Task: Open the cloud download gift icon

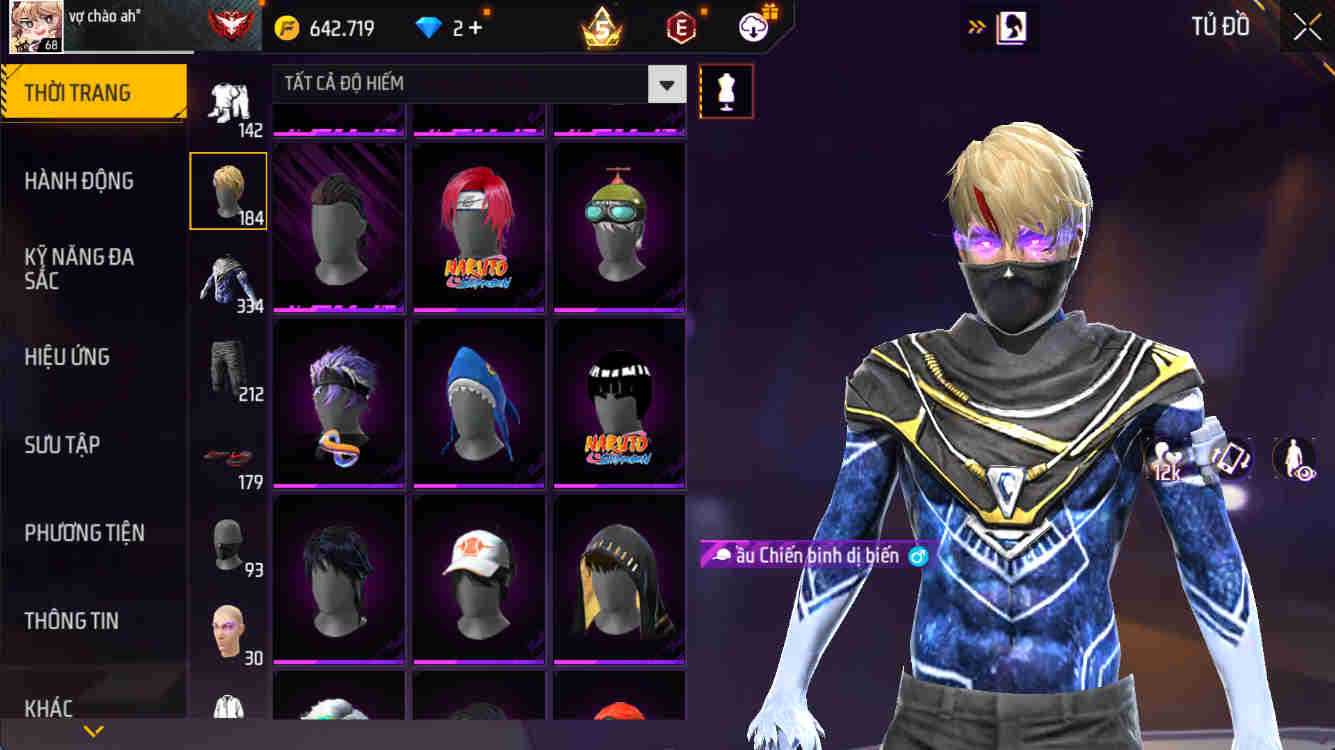Action: click(753, 27)
